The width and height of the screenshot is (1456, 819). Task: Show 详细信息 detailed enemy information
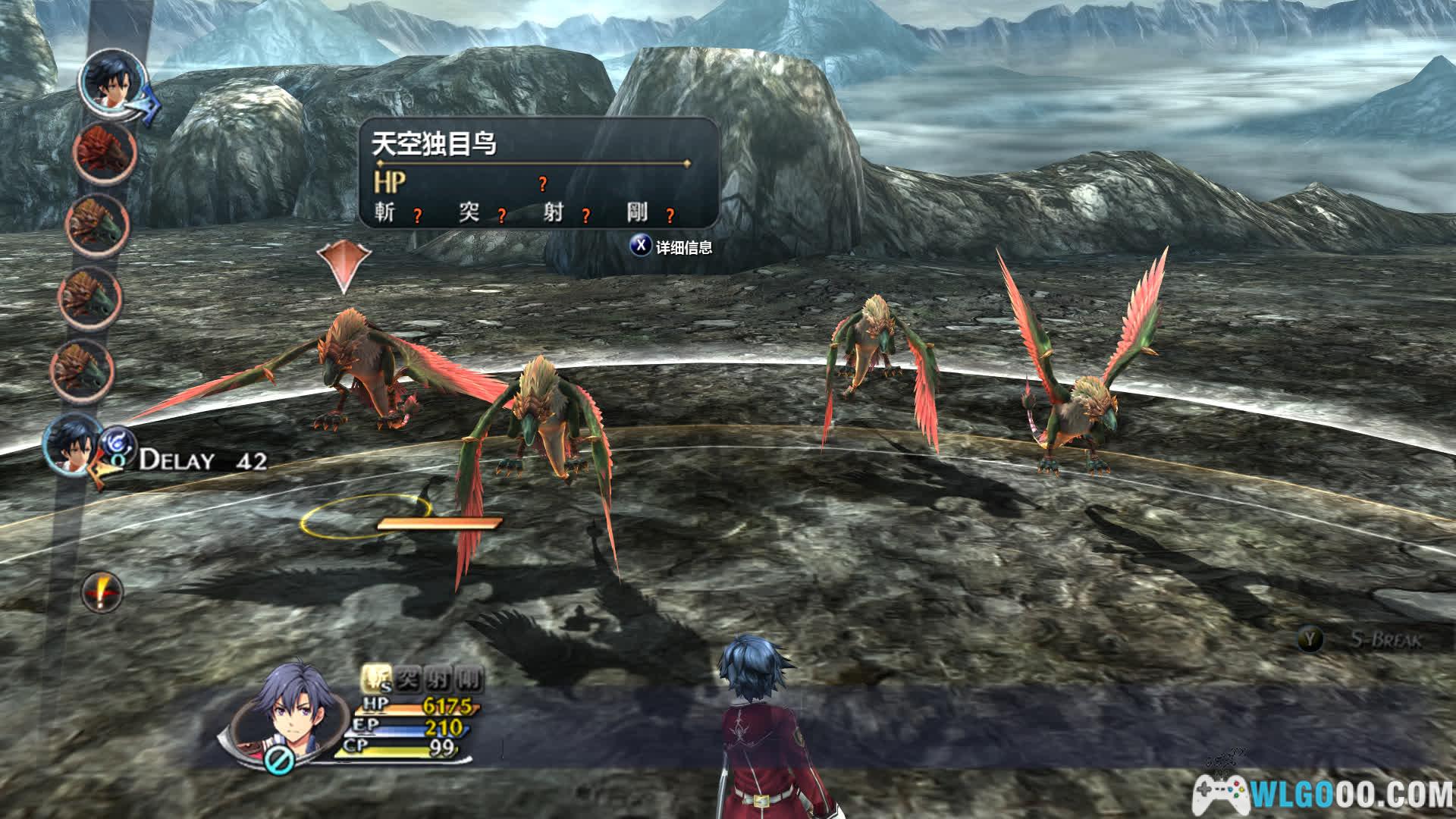coord(672,247)
